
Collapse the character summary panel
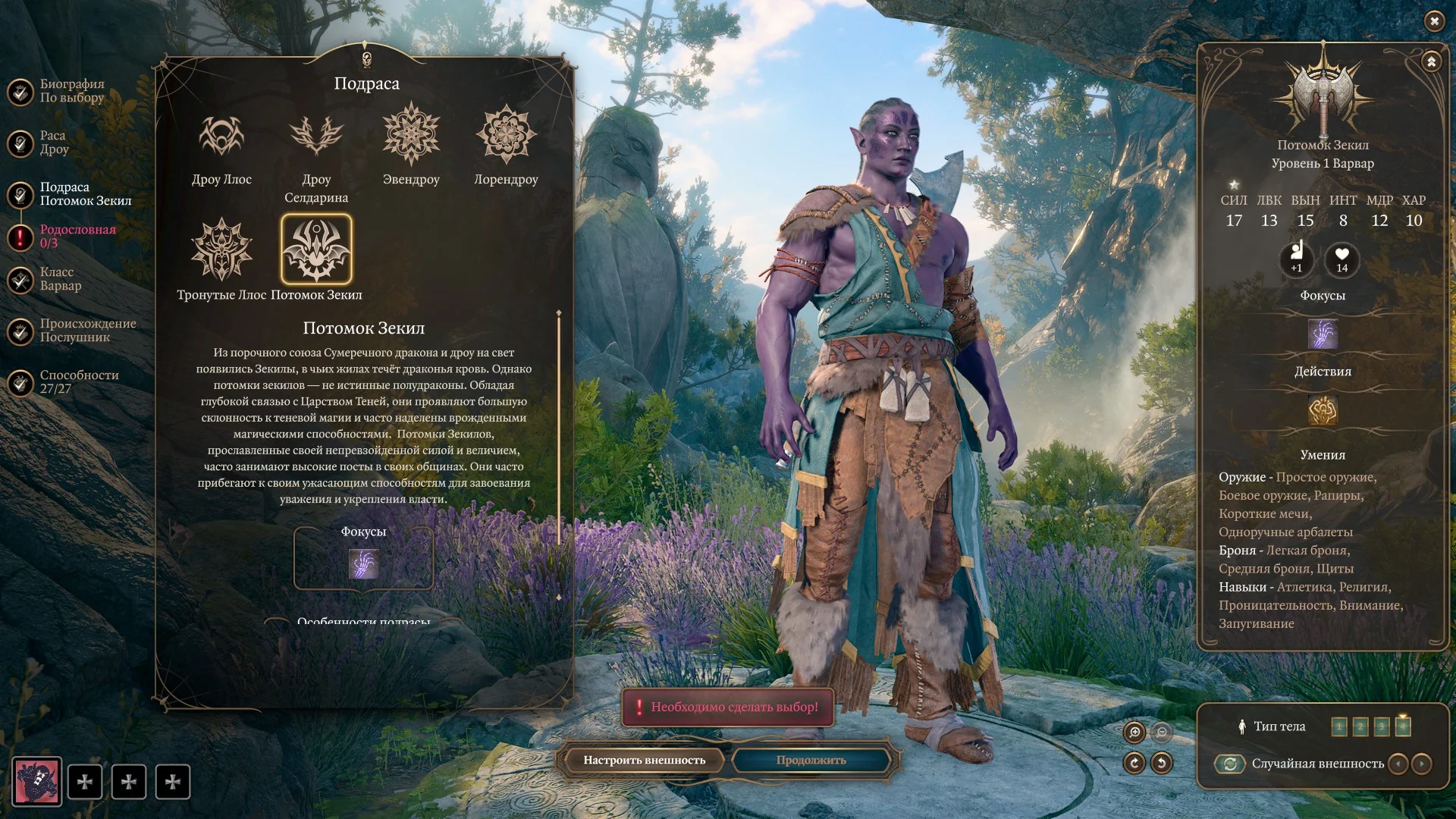pos(1431,62)
